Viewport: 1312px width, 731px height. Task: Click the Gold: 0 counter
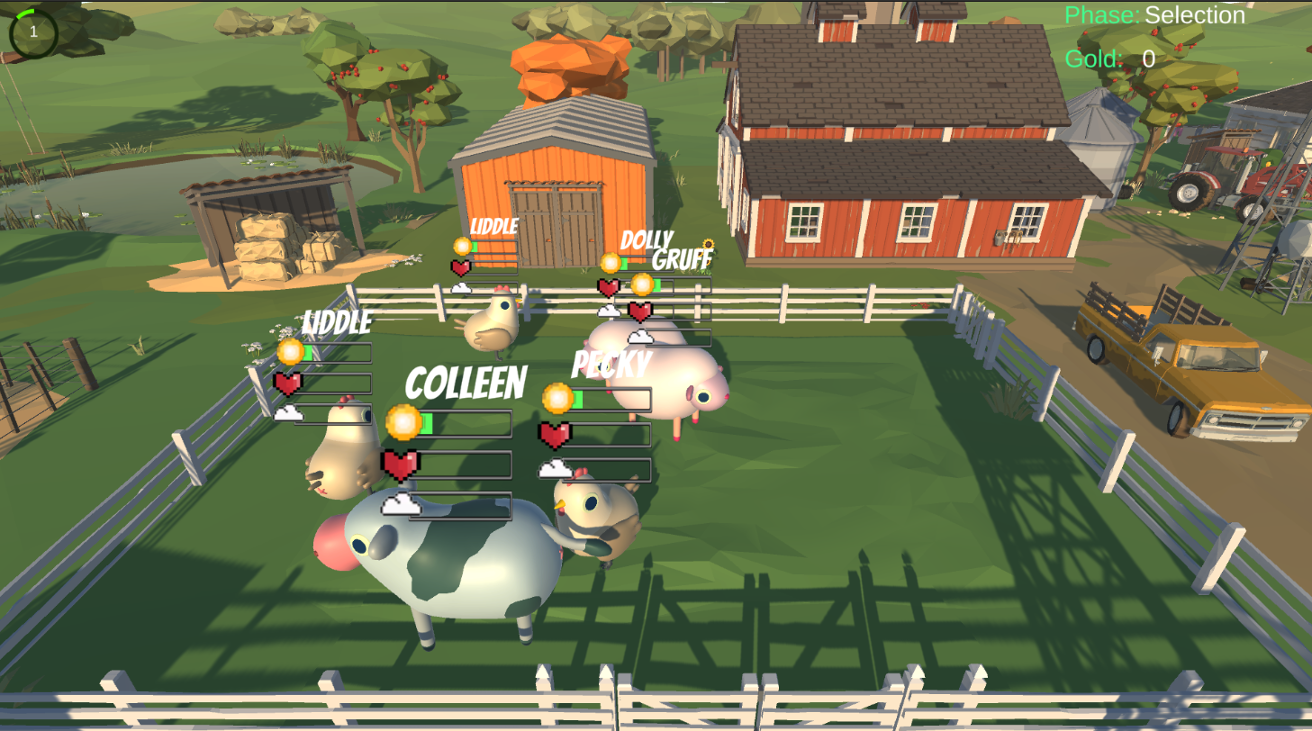1110,58
